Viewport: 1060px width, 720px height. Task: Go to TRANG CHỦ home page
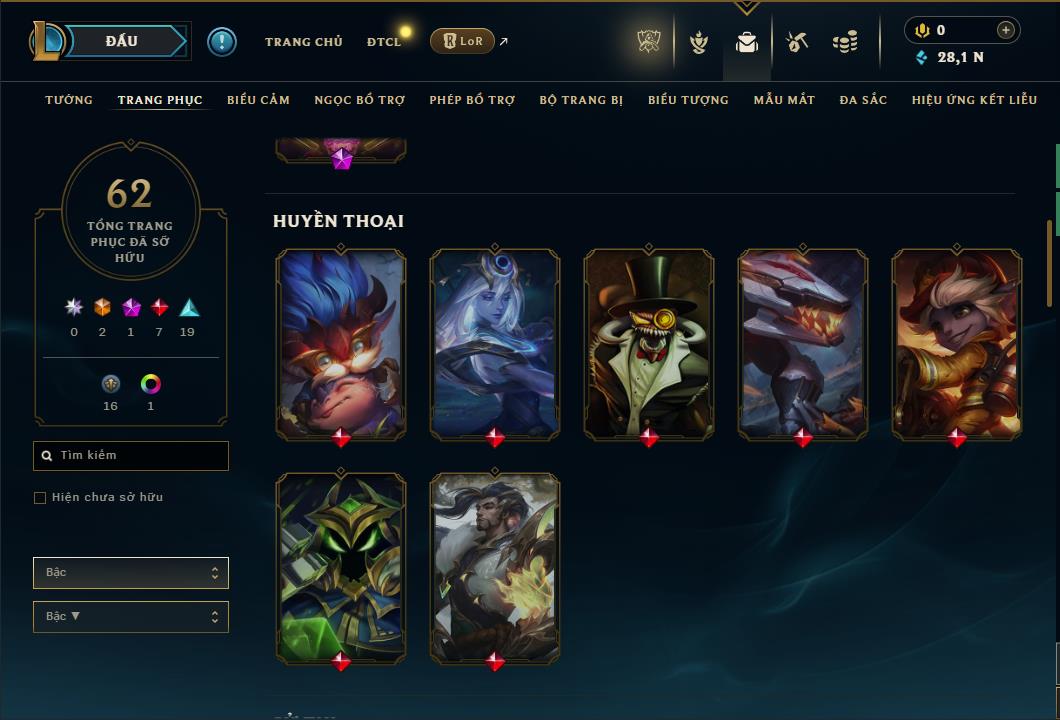303,42
